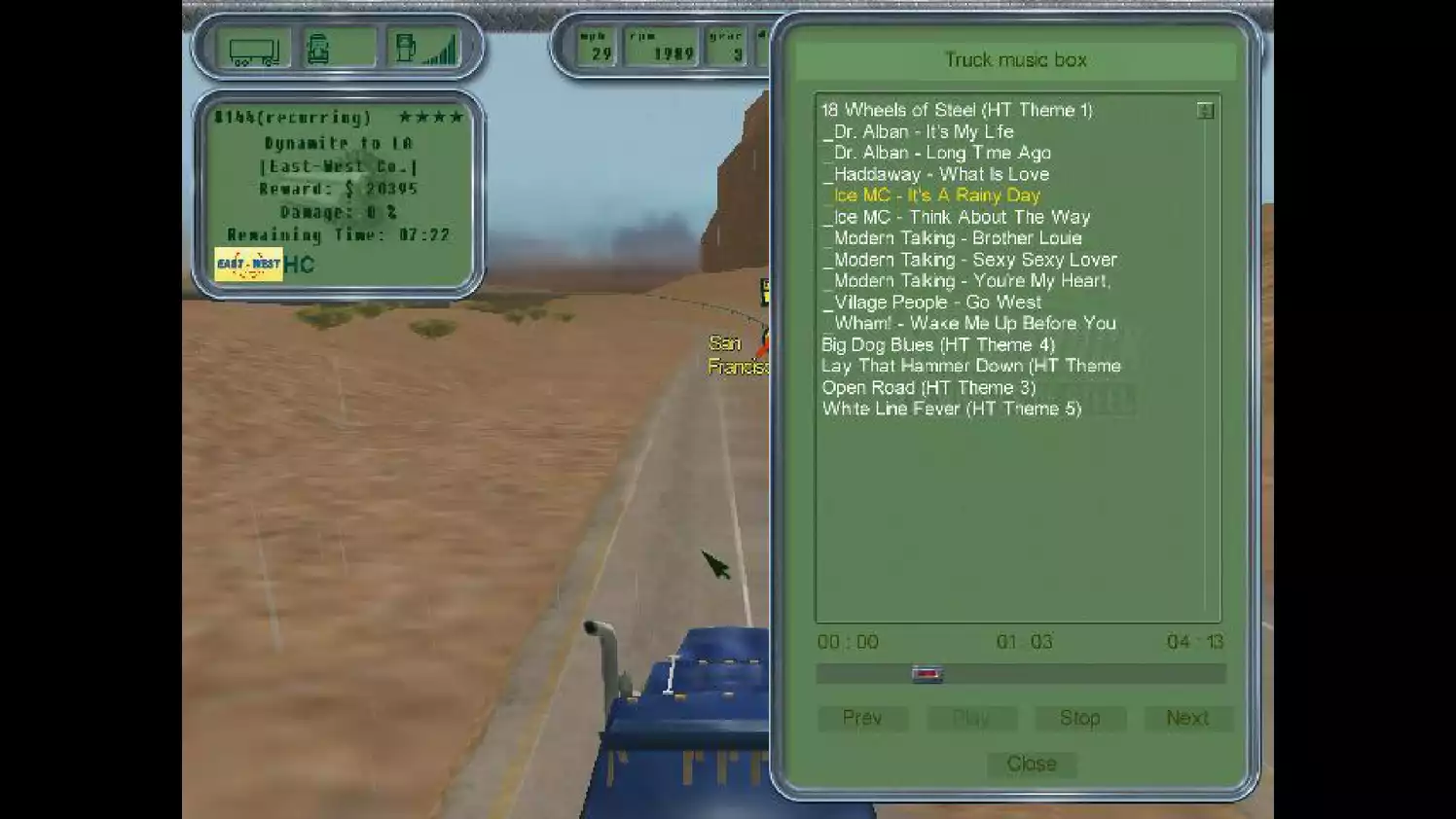
Task: Go to the Prev track
Action: [x=861, y=718]
